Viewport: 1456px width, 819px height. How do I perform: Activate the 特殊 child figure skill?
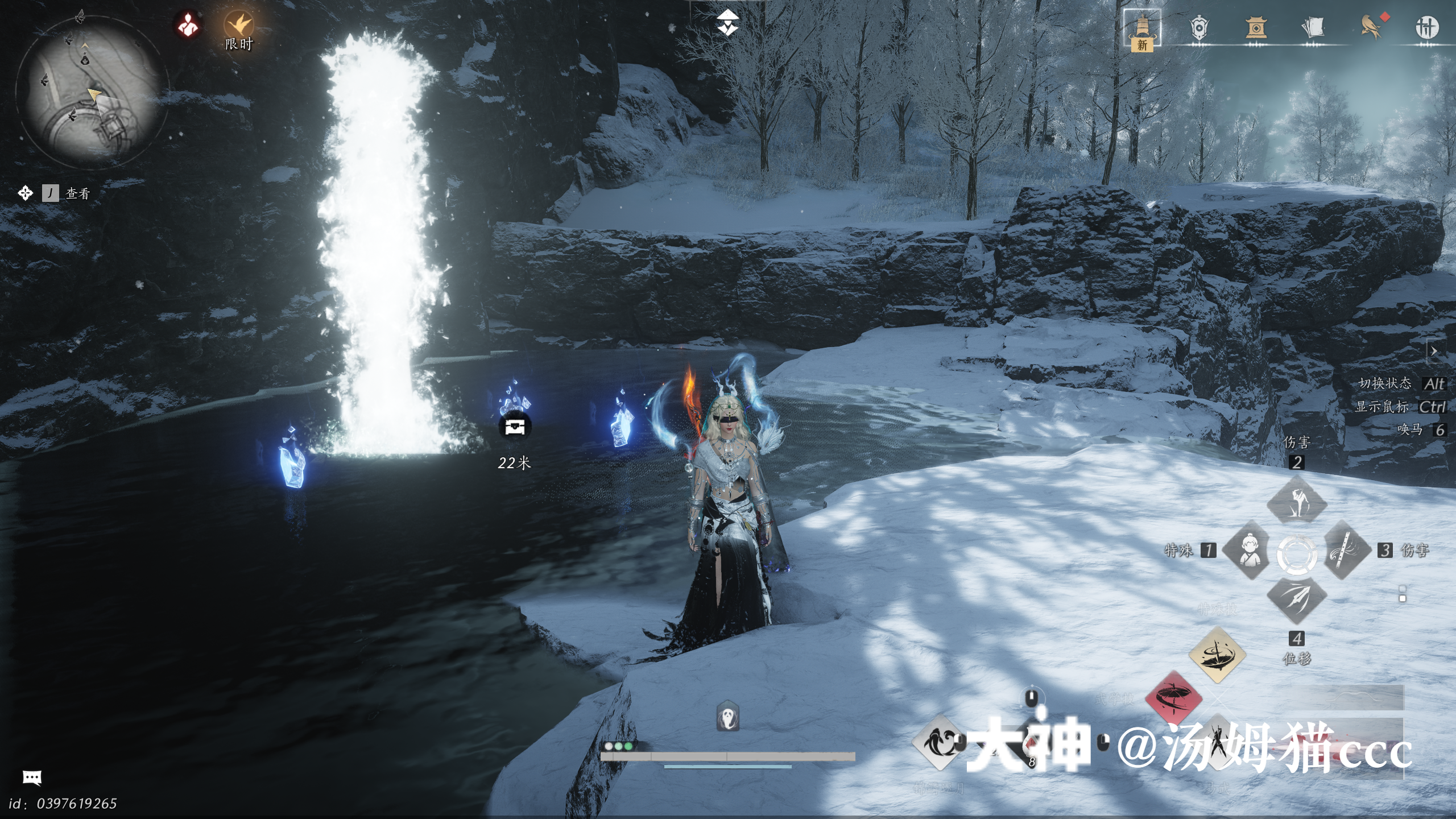(1248, 550)
